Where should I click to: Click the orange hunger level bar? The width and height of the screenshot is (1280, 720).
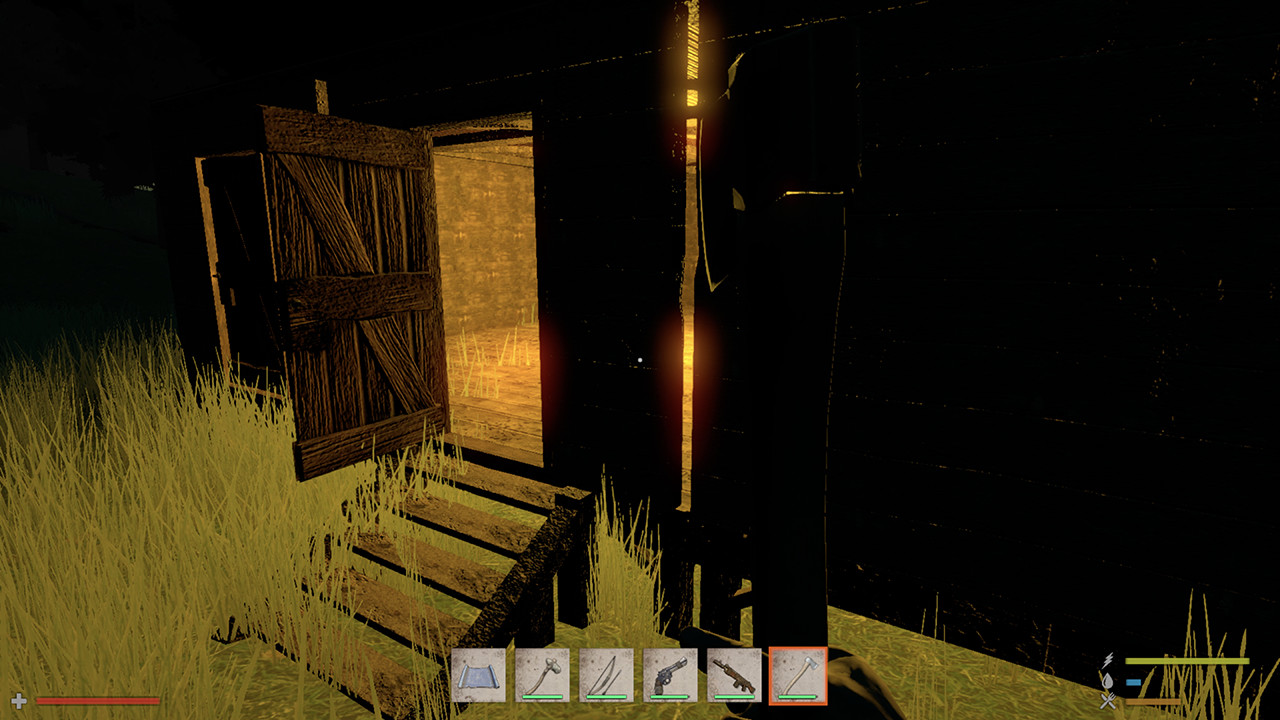point(1155,702)
